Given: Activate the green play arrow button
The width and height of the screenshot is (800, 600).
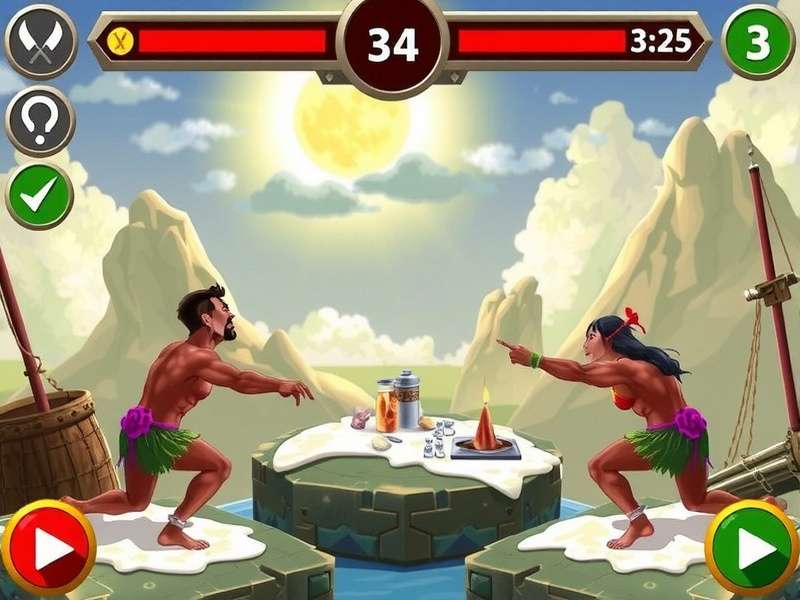Looking at the screenshot, I should (x=752, y=548).
